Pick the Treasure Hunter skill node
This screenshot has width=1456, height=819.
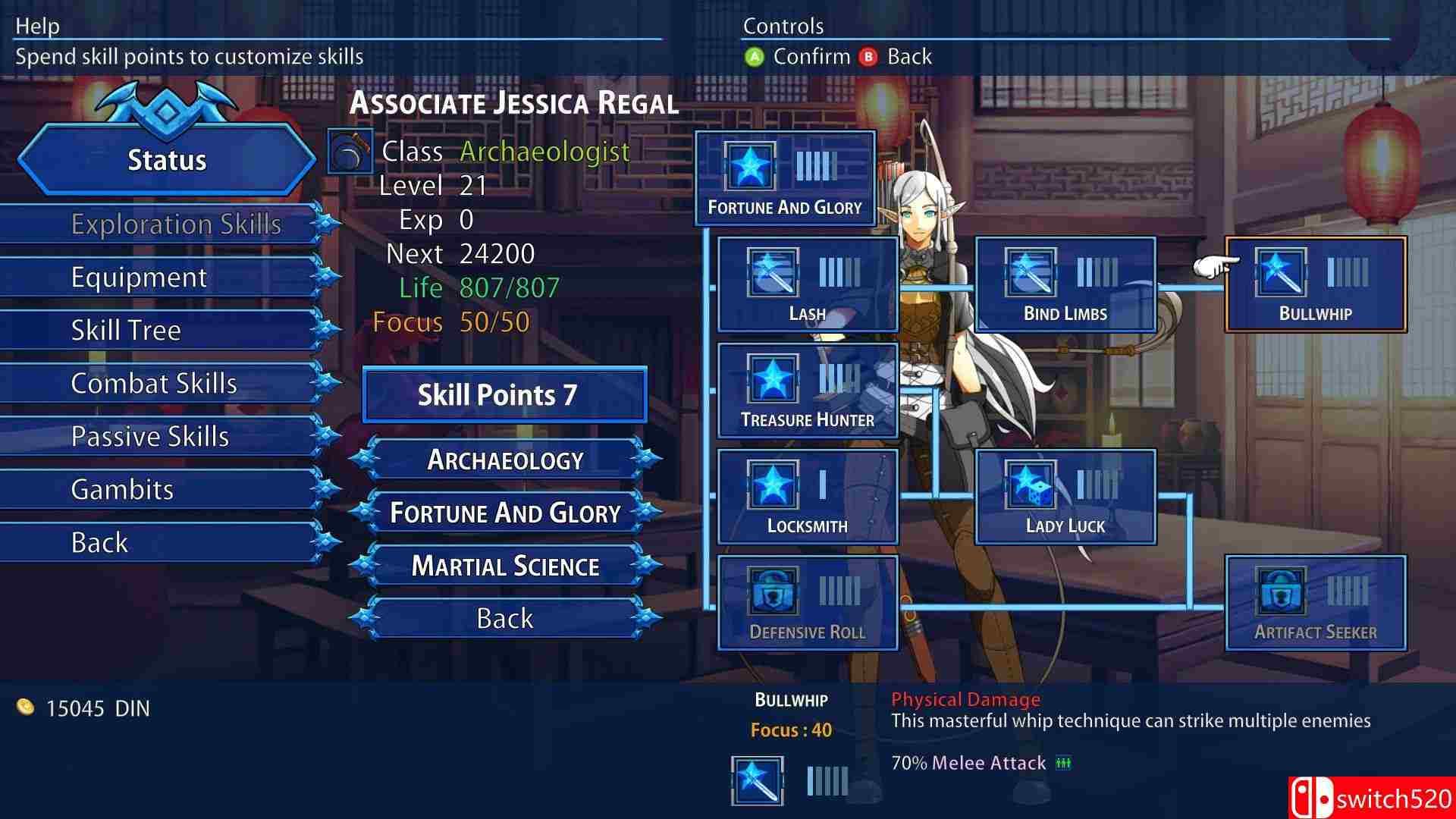808,391
